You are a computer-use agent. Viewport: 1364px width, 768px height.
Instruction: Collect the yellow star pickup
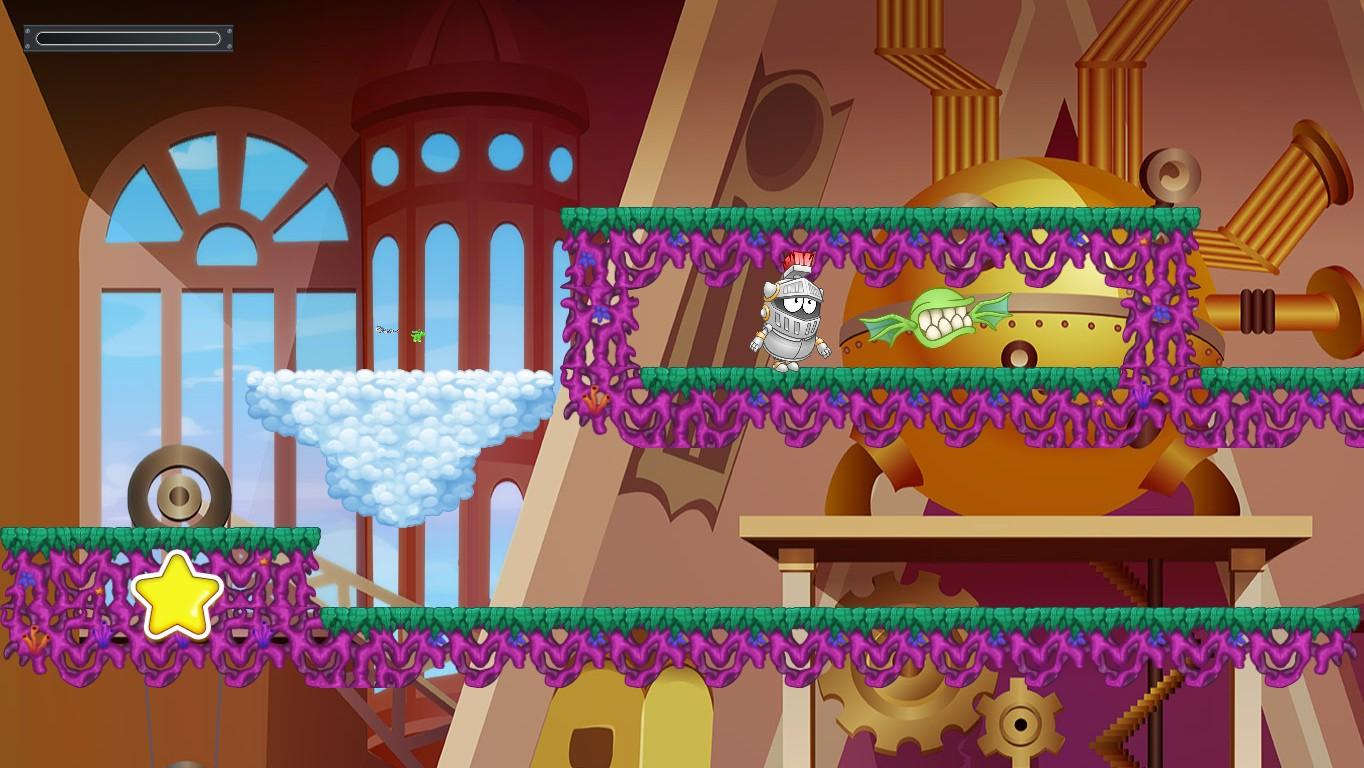click(178, 597)
